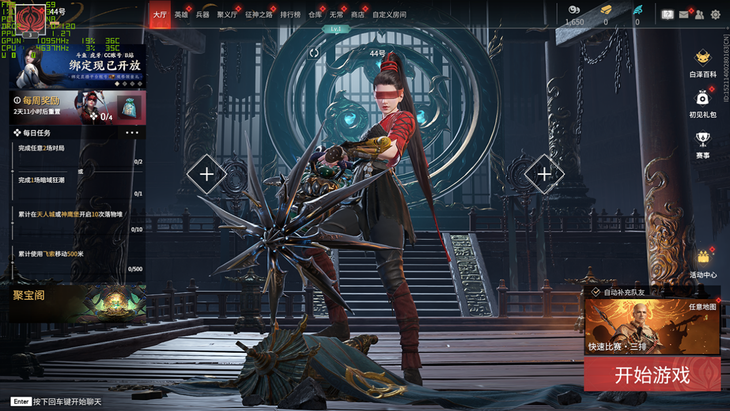Open the 赛事 tournaments trophy icon
Viewport: 730px width, 411px height.
point(702,143)
